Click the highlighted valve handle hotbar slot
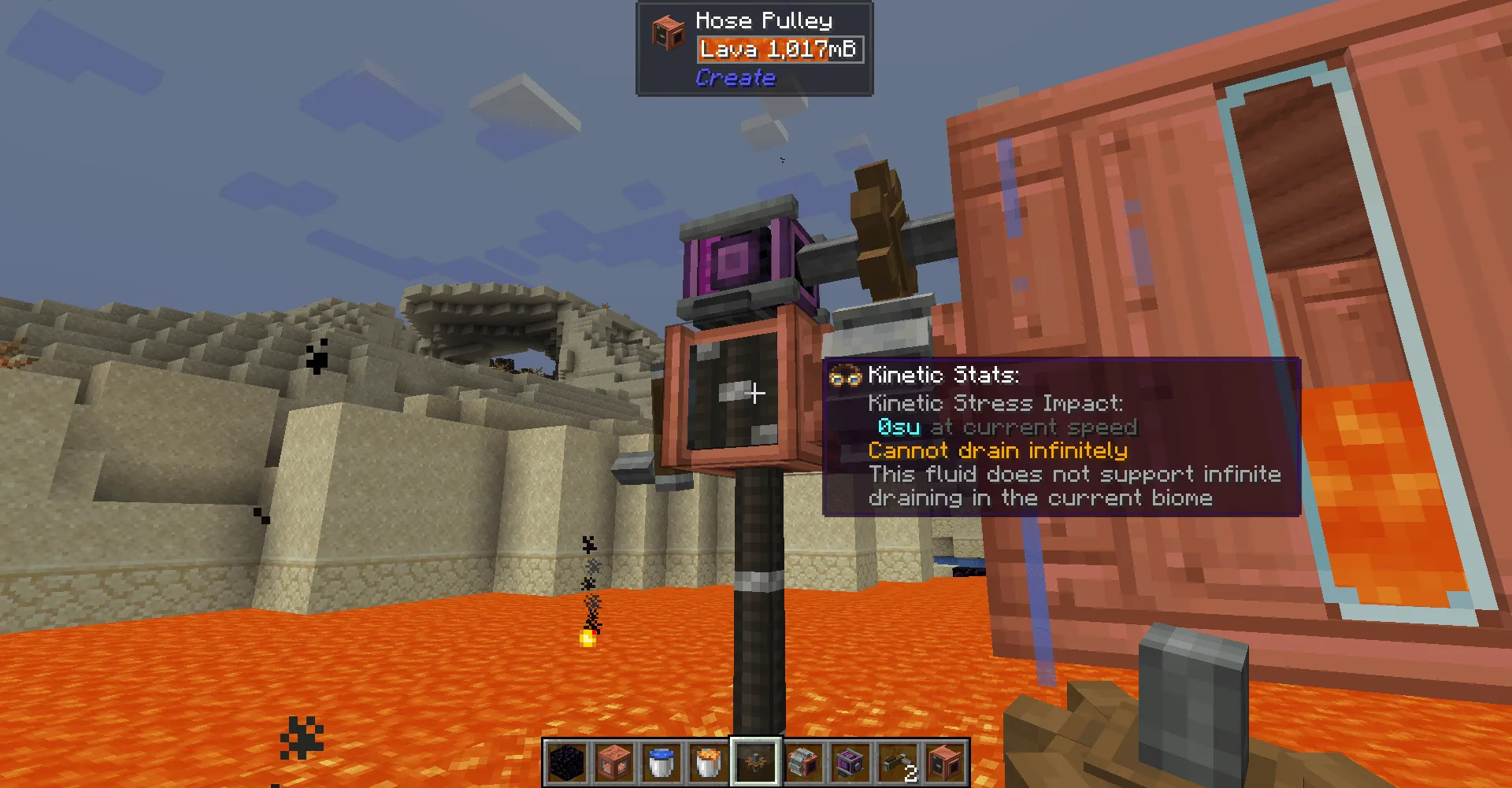The width and height of the screenshot is (1512, 788). [x=755, y=760]
